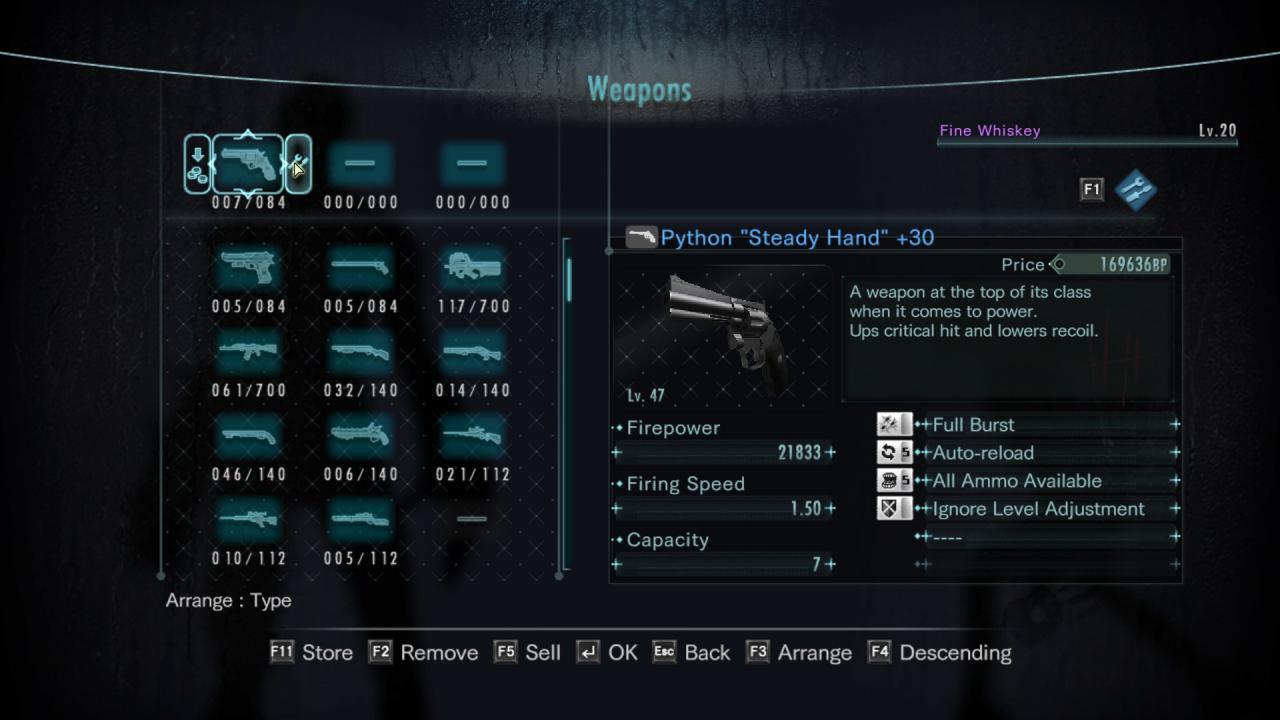
Task: Select the Ignore Level Adjustment part row
Action: [1045, 509]
